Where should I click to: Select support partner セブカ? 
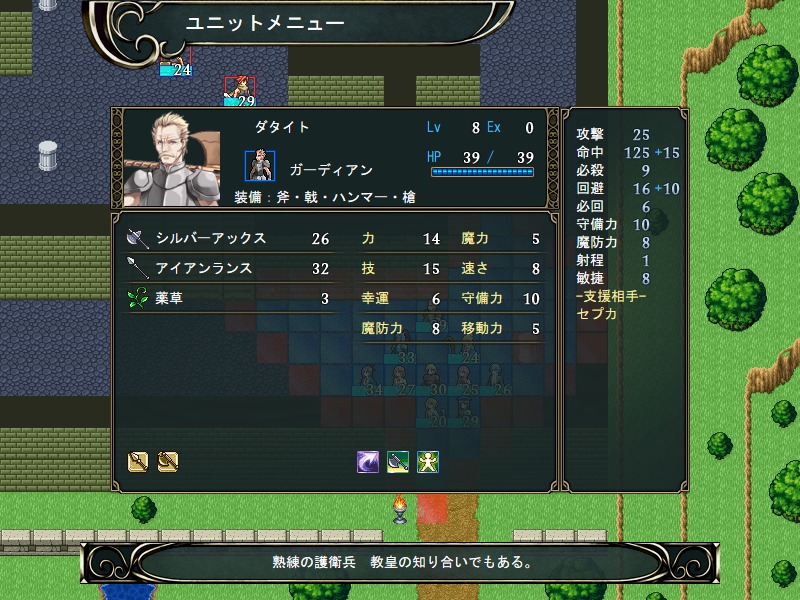pos(597,313)
